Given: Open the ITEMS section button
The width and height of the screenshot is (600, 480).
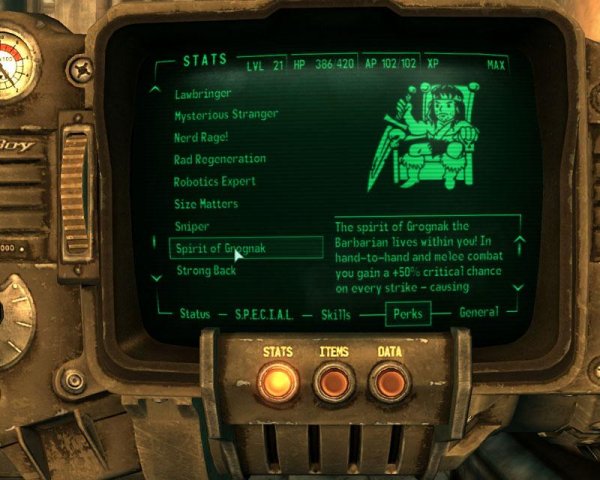Looking at the screenshot, I should tap(333, 381).
